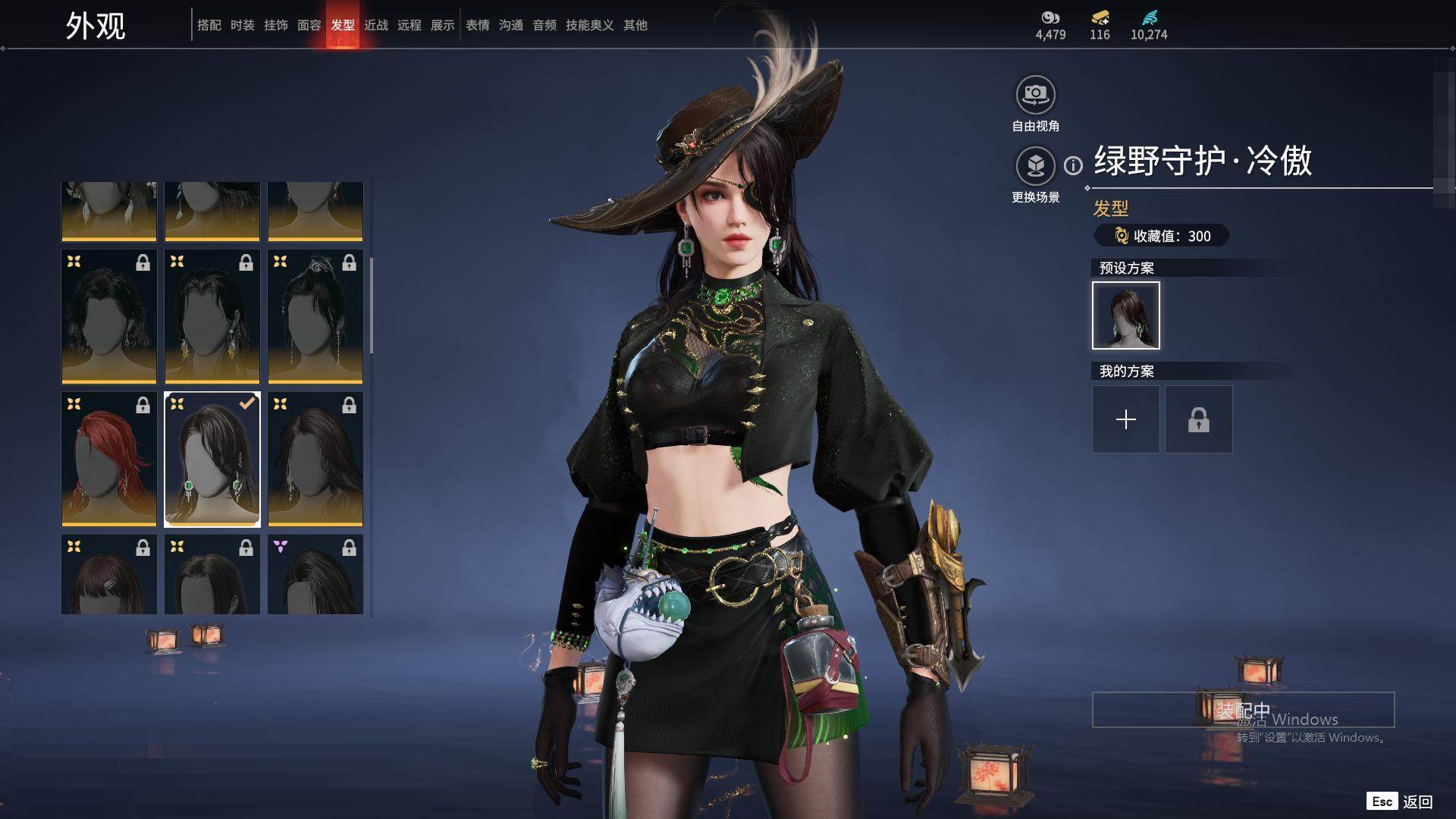The height and width of the screenshot is (819, 1456).
Task: Select the 挂饰 tab
Action: click(275, 25)
